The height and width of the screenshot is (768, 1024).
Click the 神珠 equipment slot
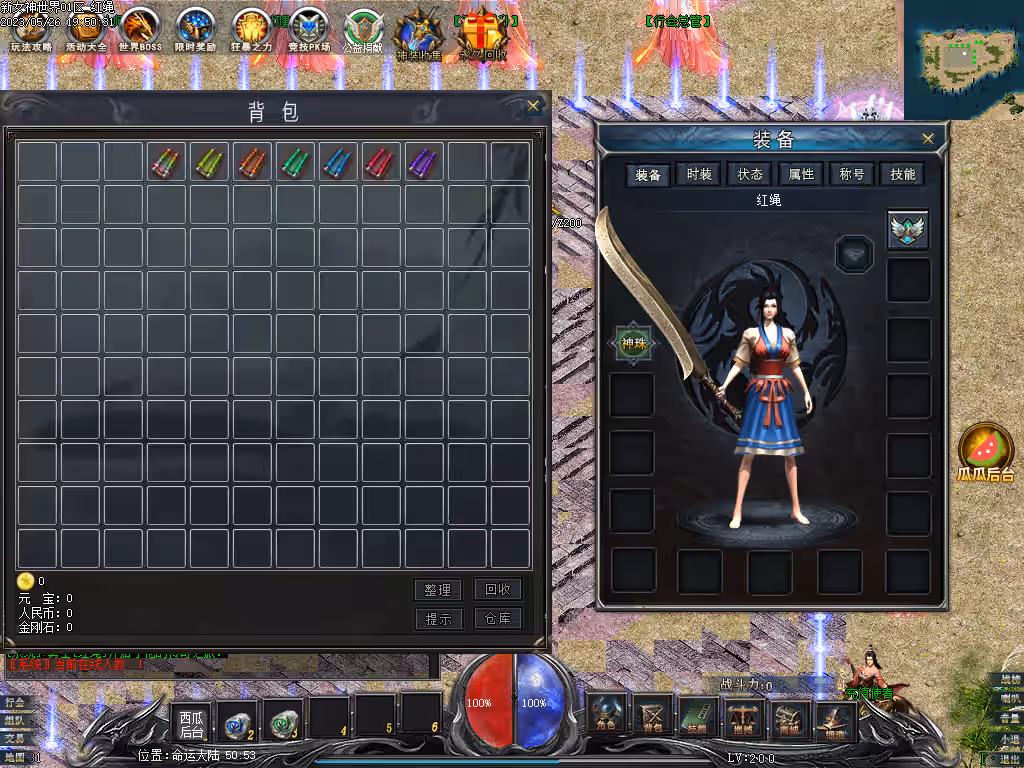point(634,343)
